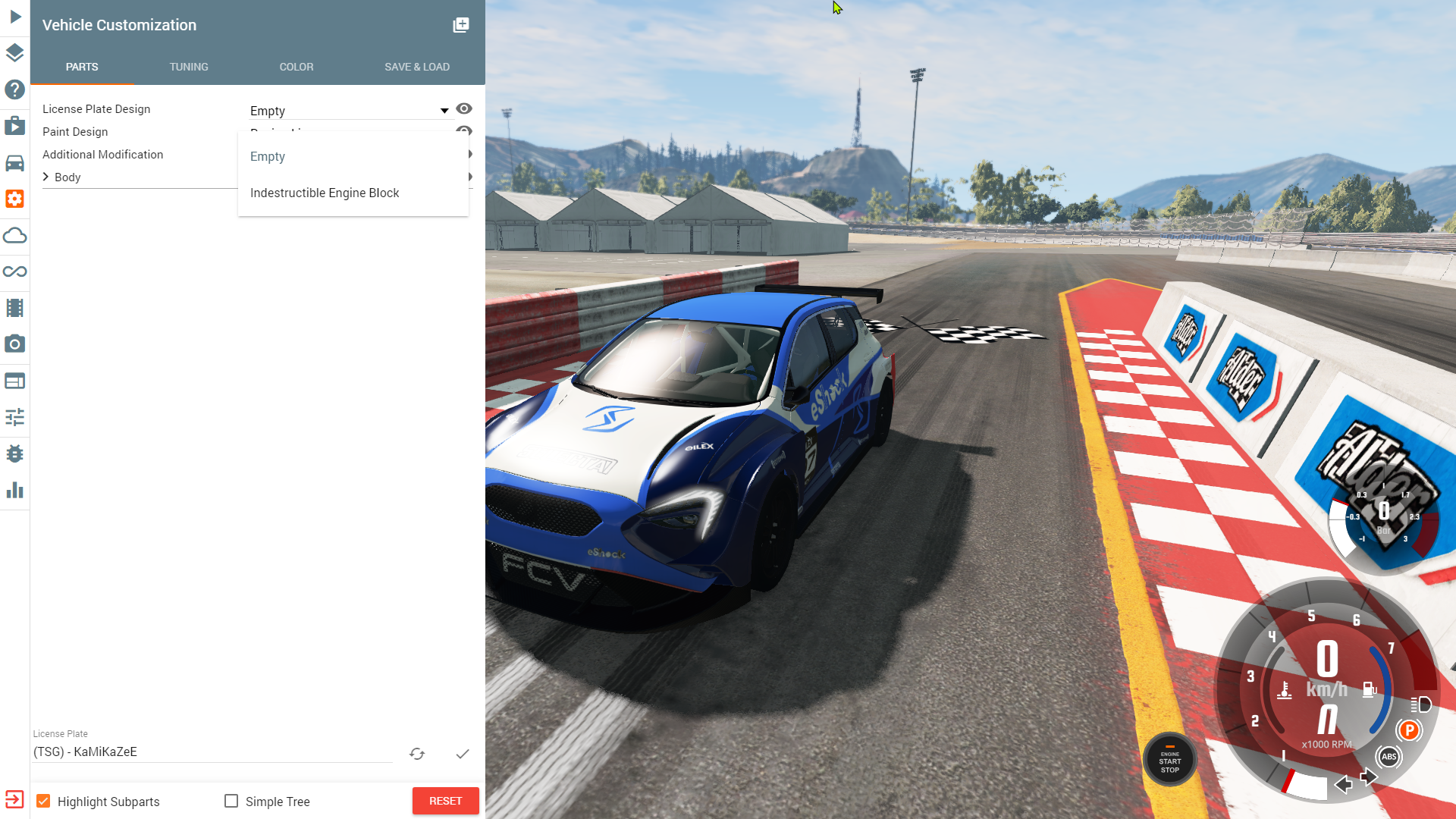Image resolution: width=1456 pixels, height=819 pixels.
Task: Open the replay film strip icon
Action: pos(14,307)
